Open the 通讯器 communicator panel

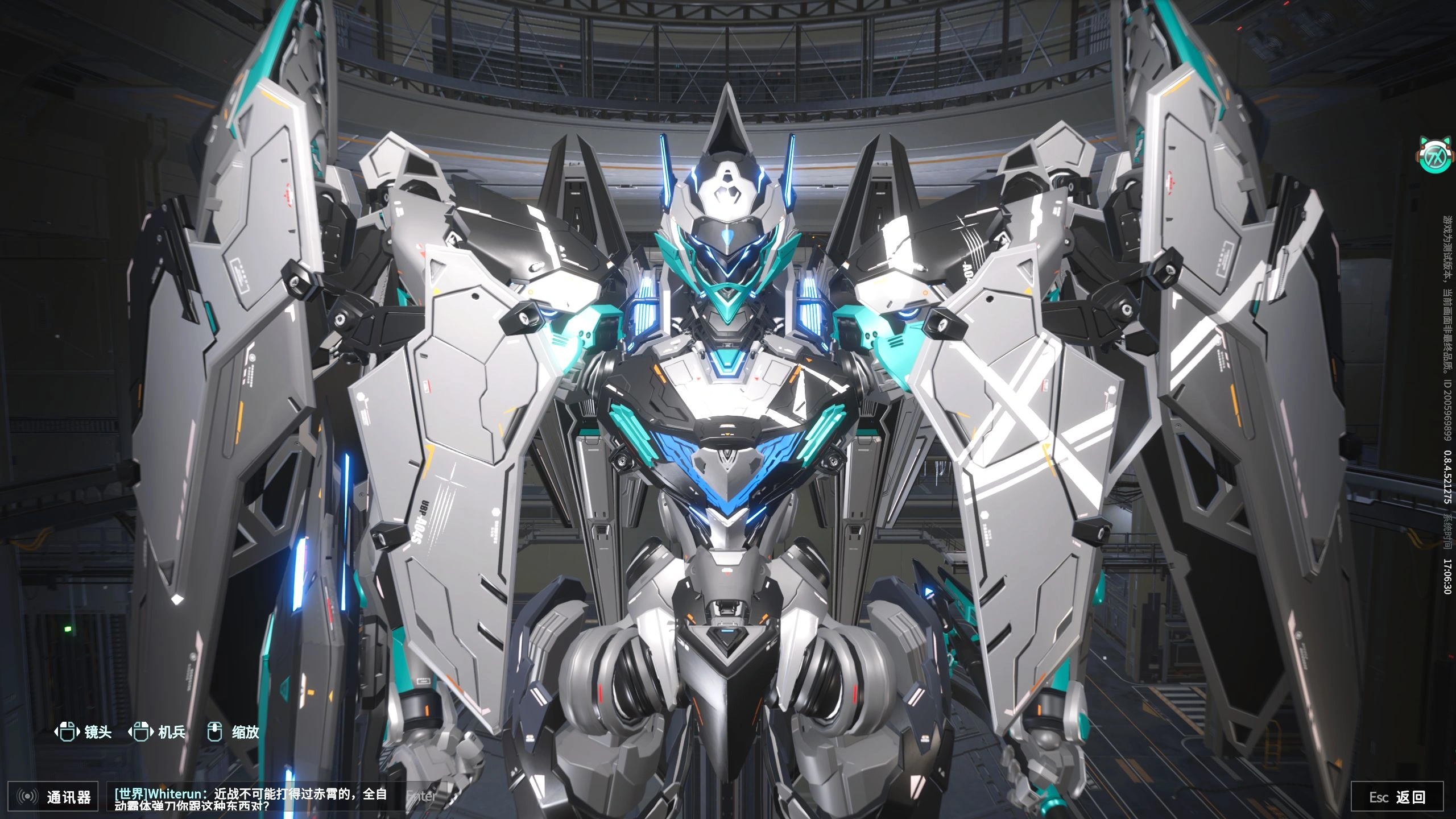click(55, 797)
